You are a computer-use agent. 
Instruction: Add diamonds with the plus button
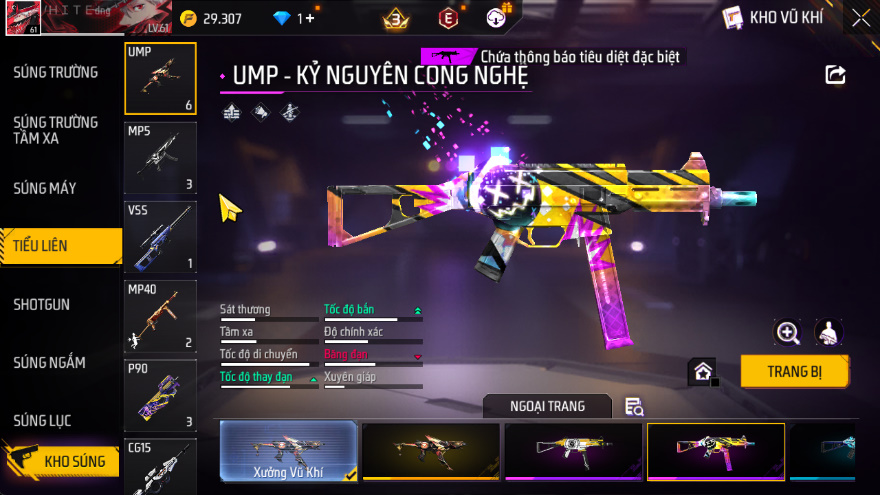pos(310,18)
